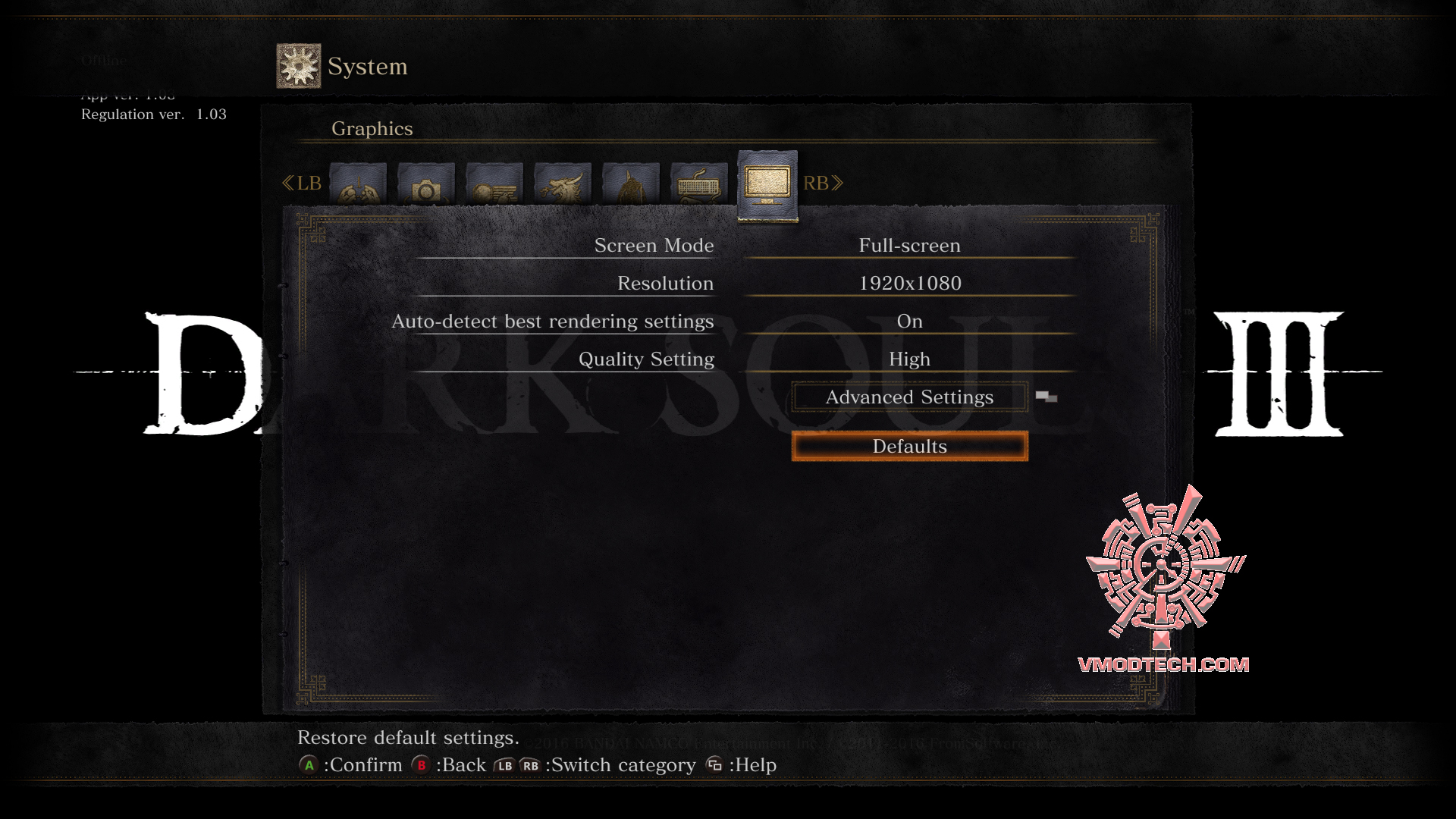Click the System sun emblem icon

click(297, 64)
